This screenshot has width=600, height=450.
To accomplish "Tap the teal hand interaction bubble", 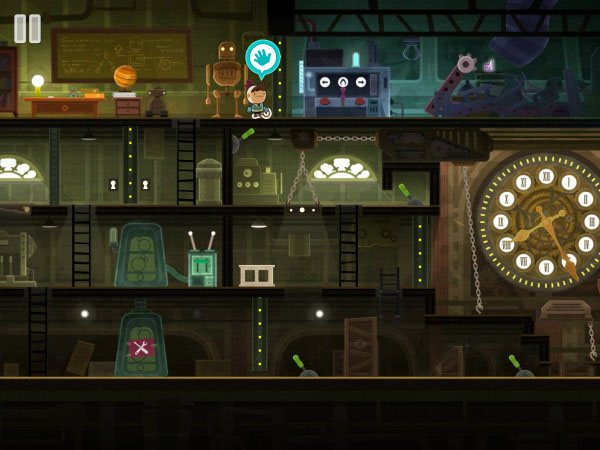I will (261, 57).
